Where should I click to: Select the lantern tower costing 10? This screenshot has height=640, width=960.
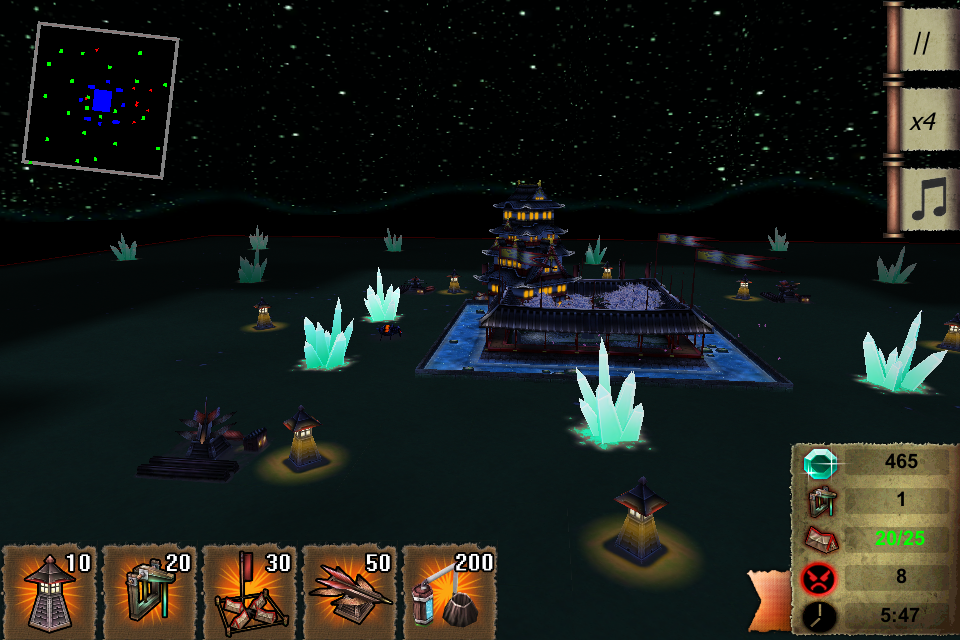coord(50,592)
